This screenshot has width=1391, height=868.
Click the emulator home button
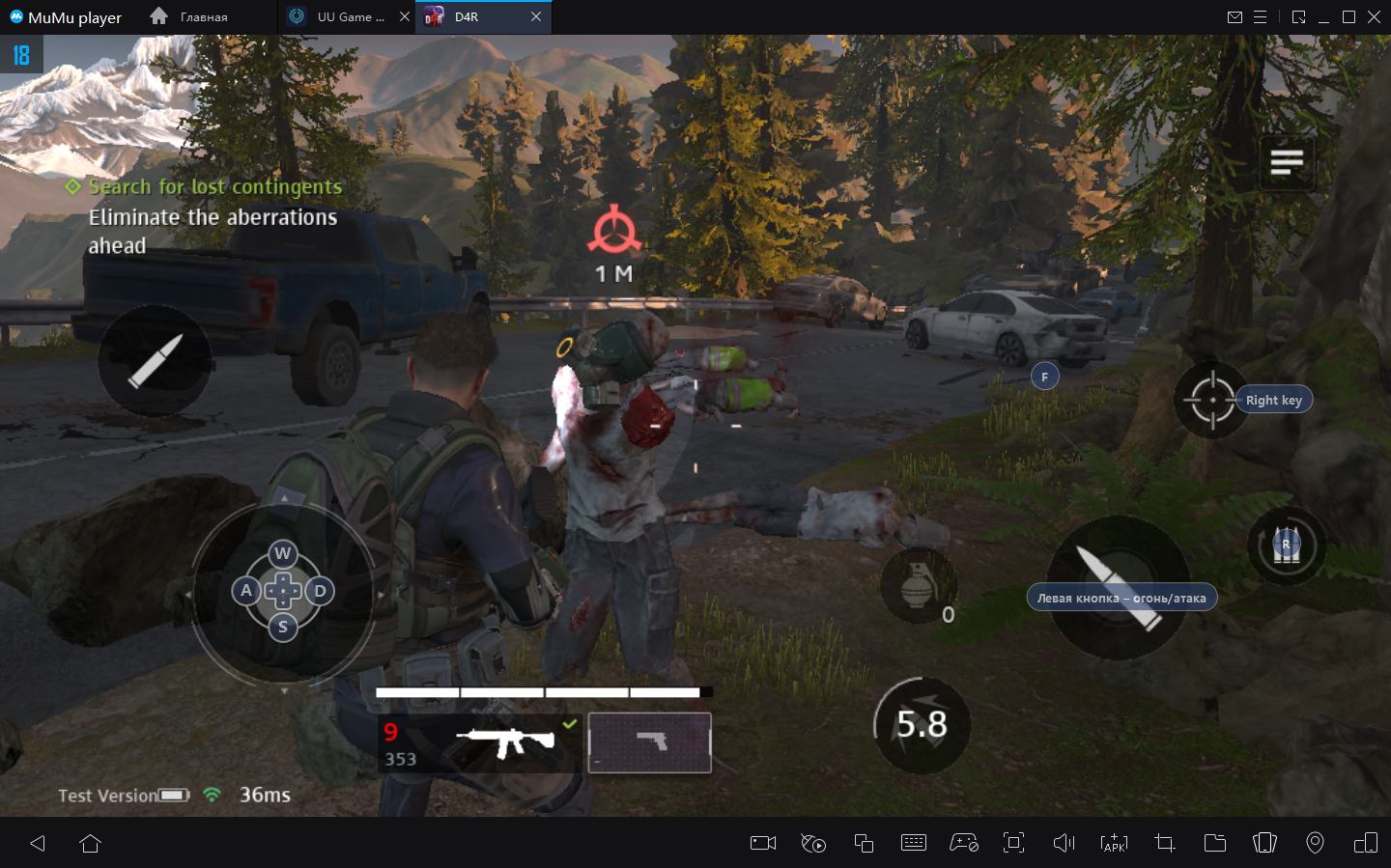coord(91,843)
